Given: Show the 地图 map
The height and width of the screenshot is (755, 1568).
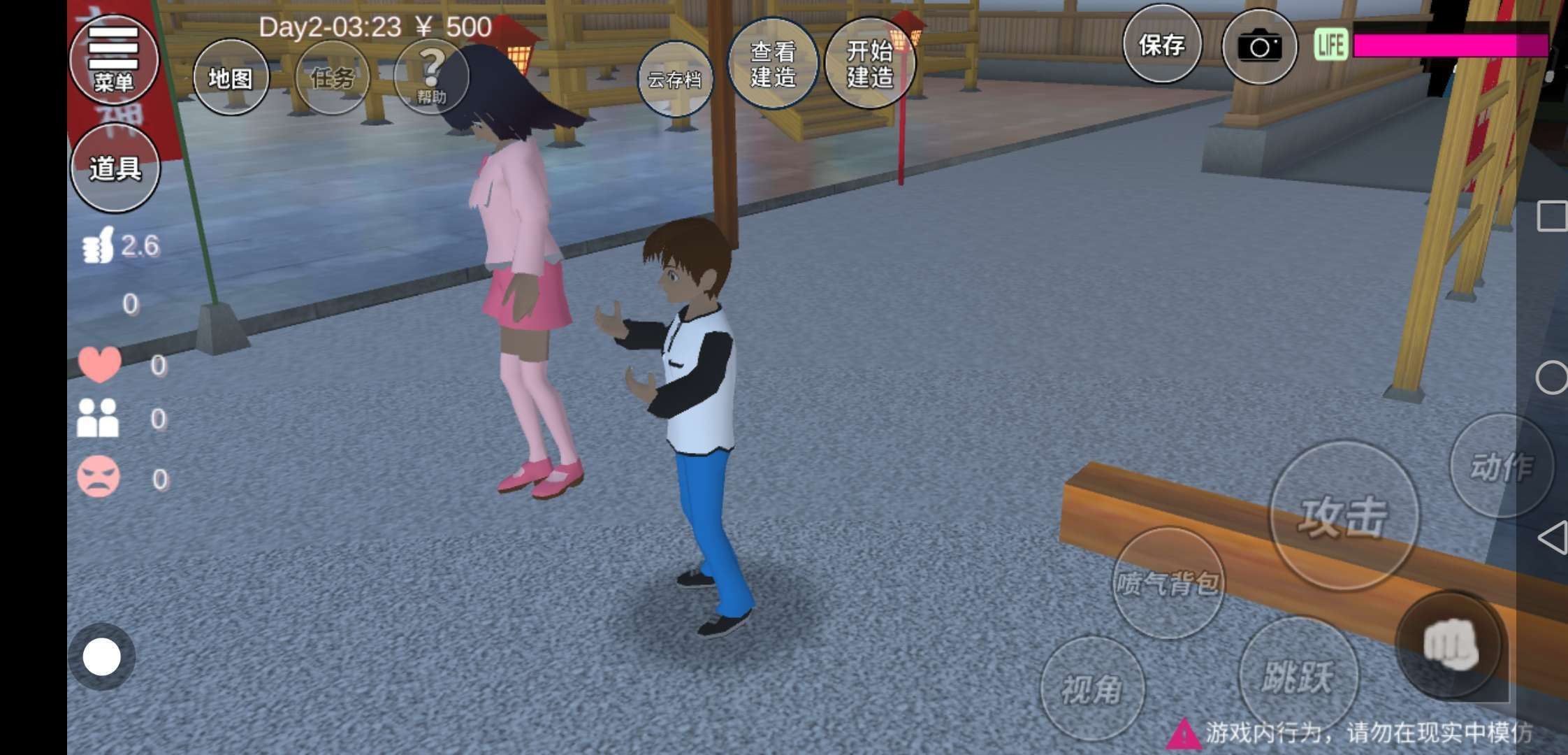Looking at the screenshot, I should 231,78.
